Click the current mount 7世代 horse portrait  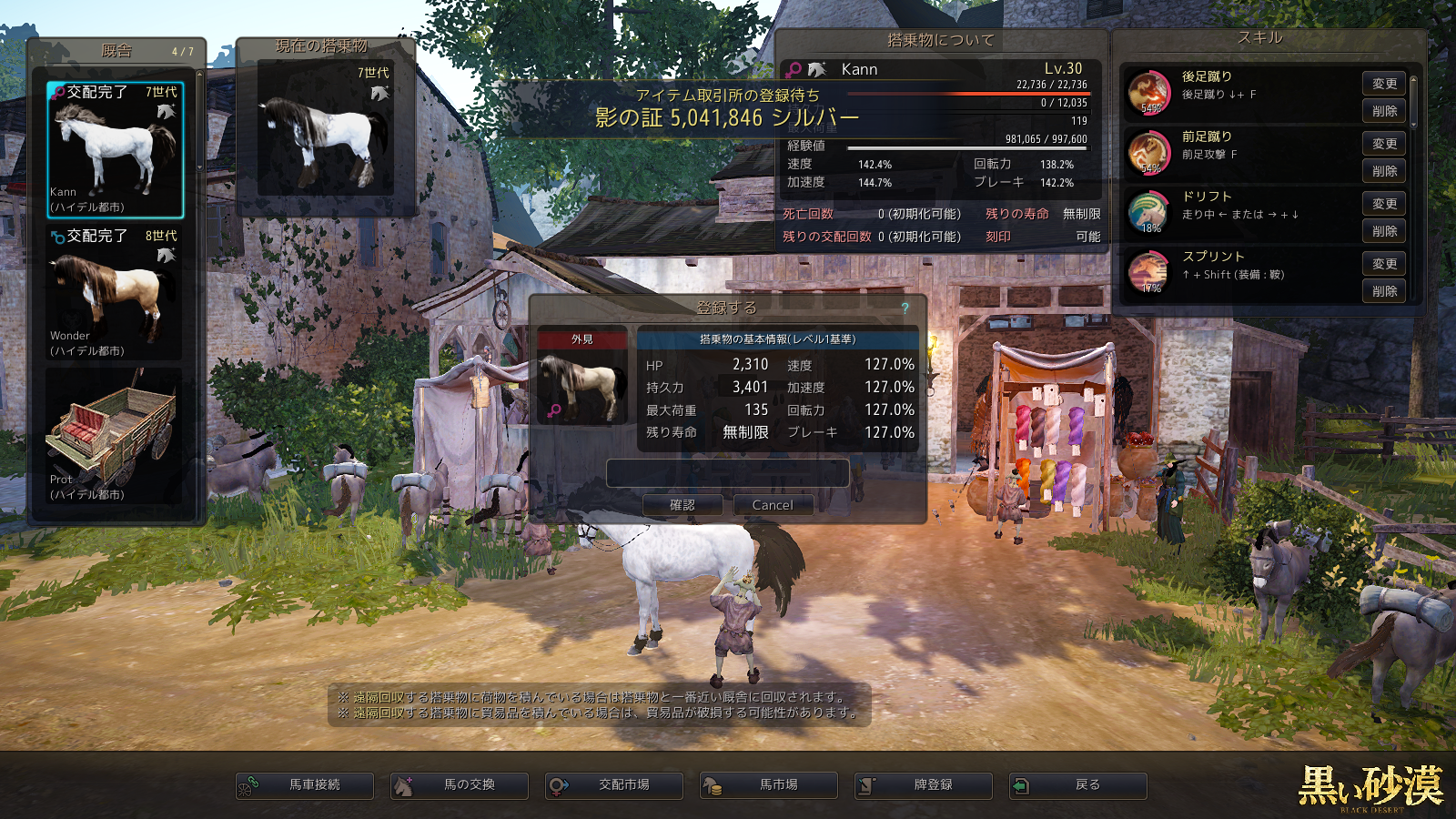326,129
